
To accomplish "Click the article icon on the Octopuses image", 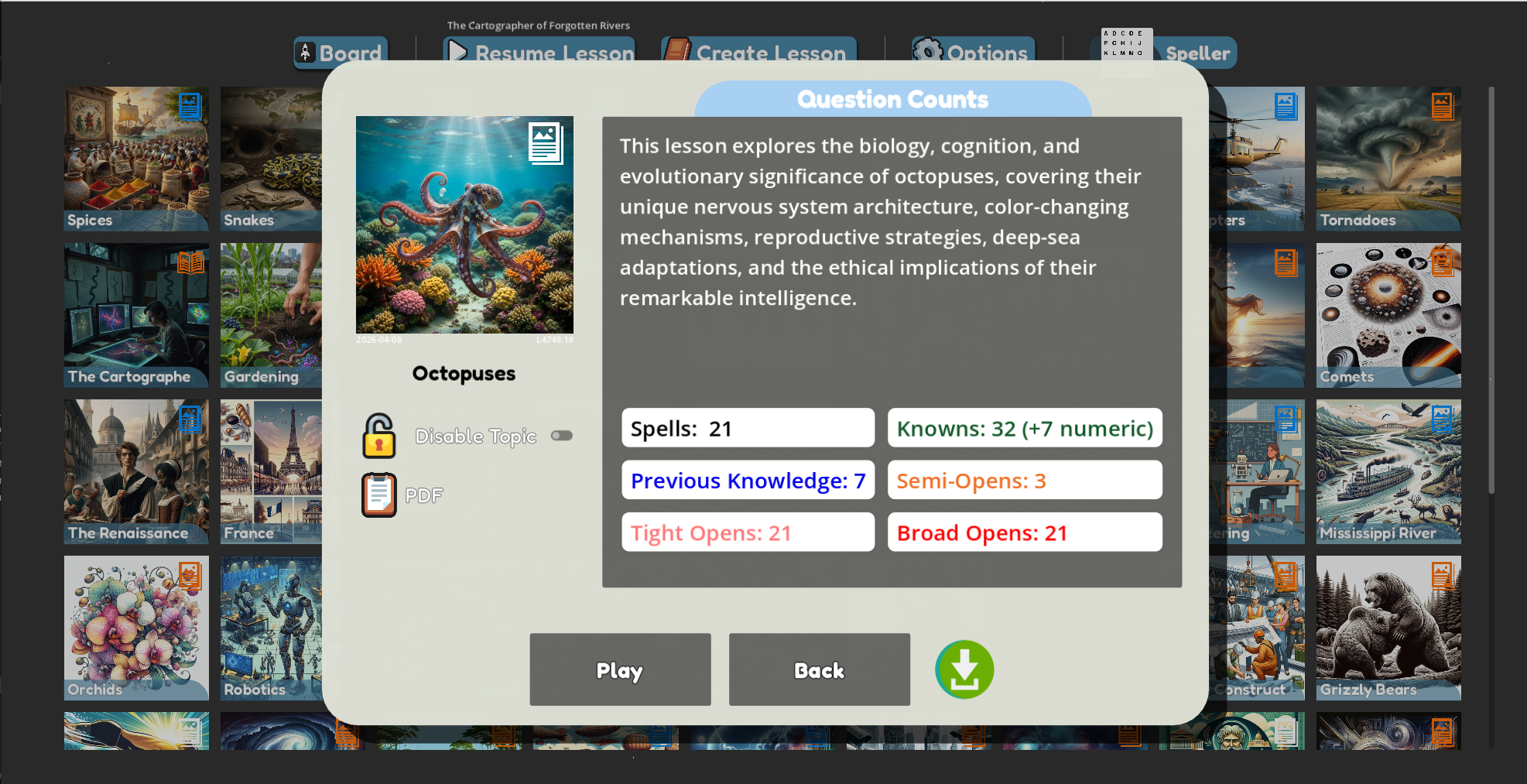I will (x=547, y=144).
